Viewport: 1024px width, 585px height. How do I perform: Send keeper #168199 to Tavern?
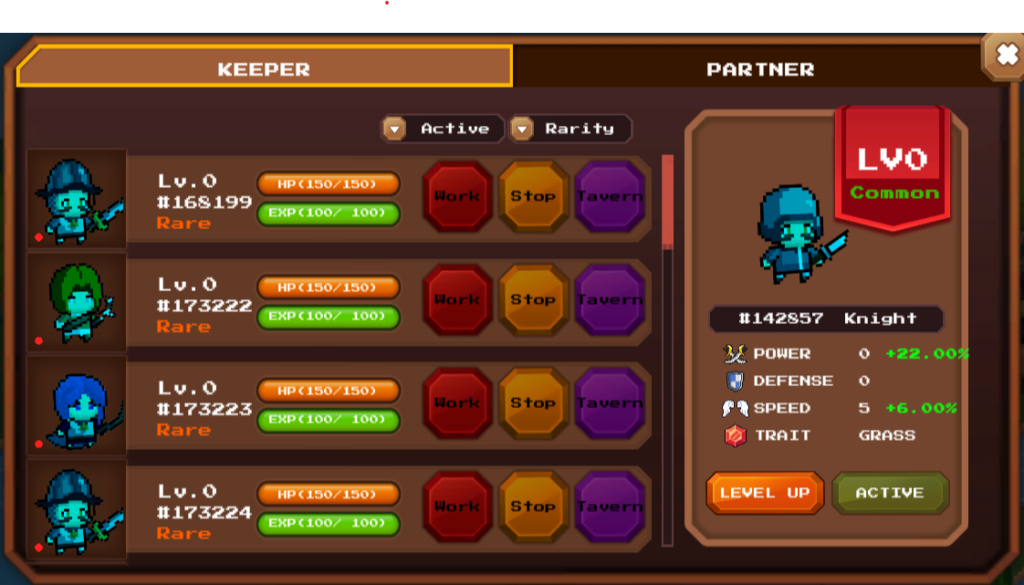click(x=609, y=197)
